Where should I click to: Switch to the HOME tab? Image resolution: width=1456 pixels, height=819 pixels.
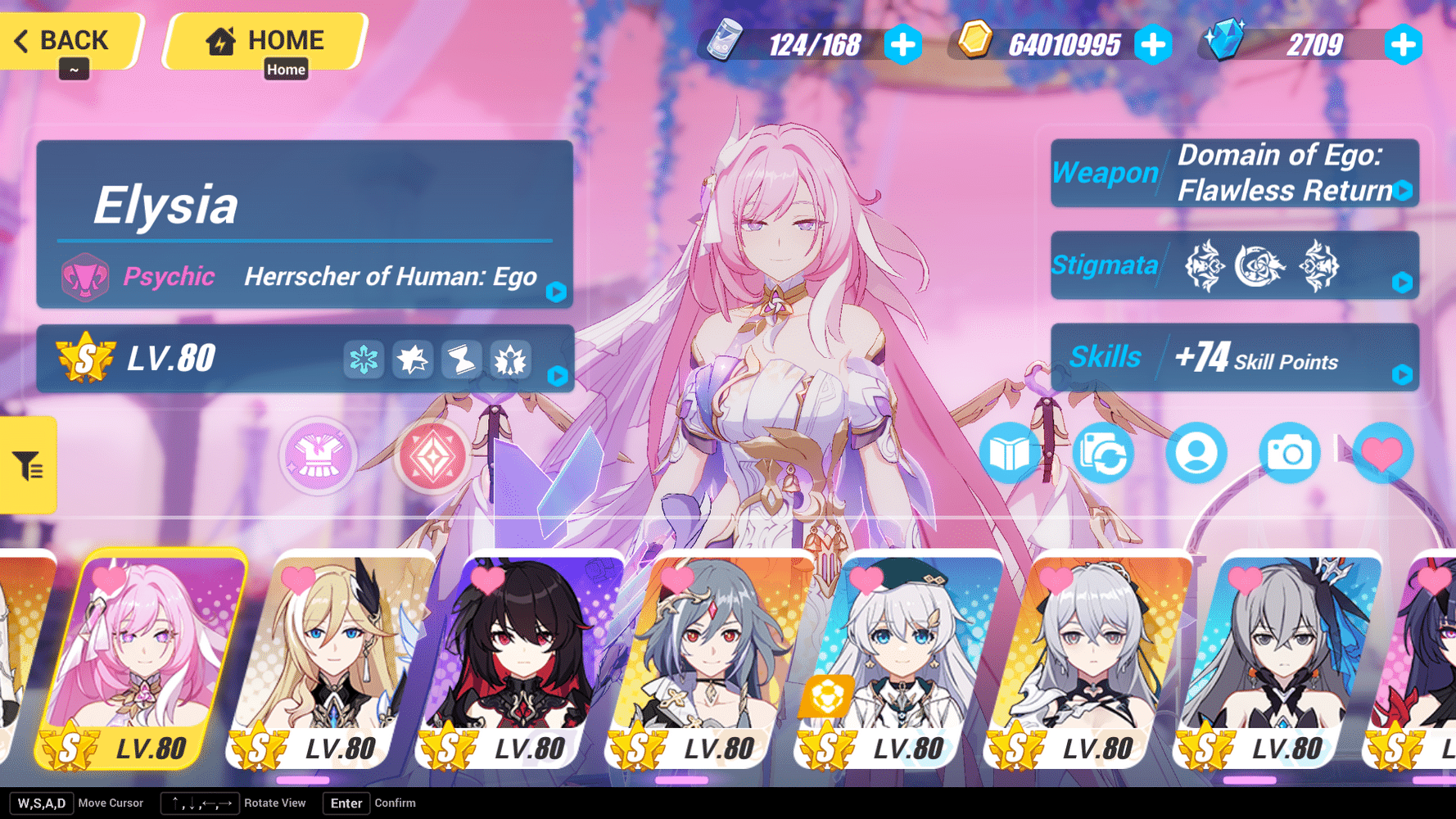tap(264, 40)
